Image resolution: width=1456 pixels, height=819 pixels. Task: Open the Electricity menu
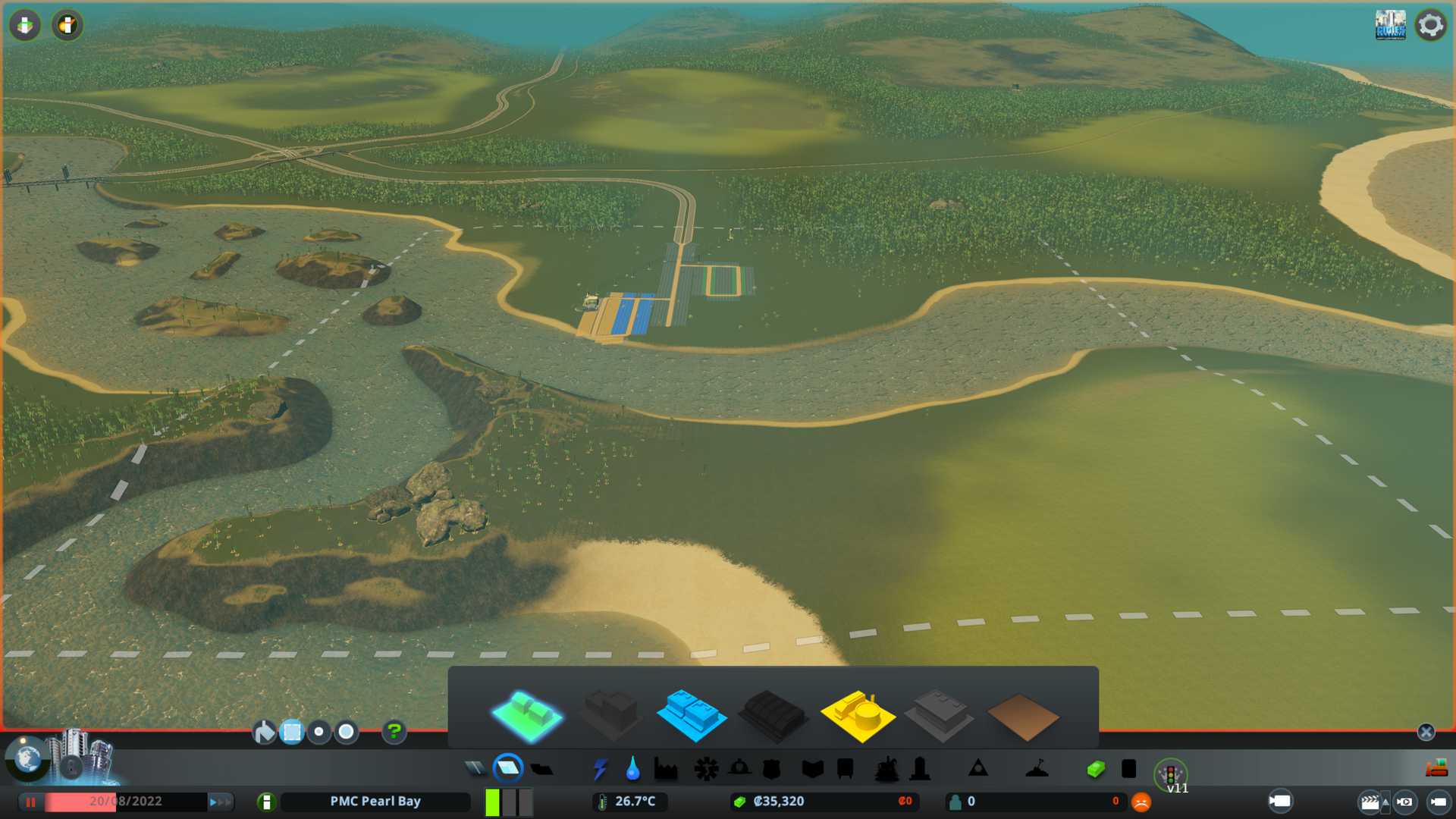600,769
